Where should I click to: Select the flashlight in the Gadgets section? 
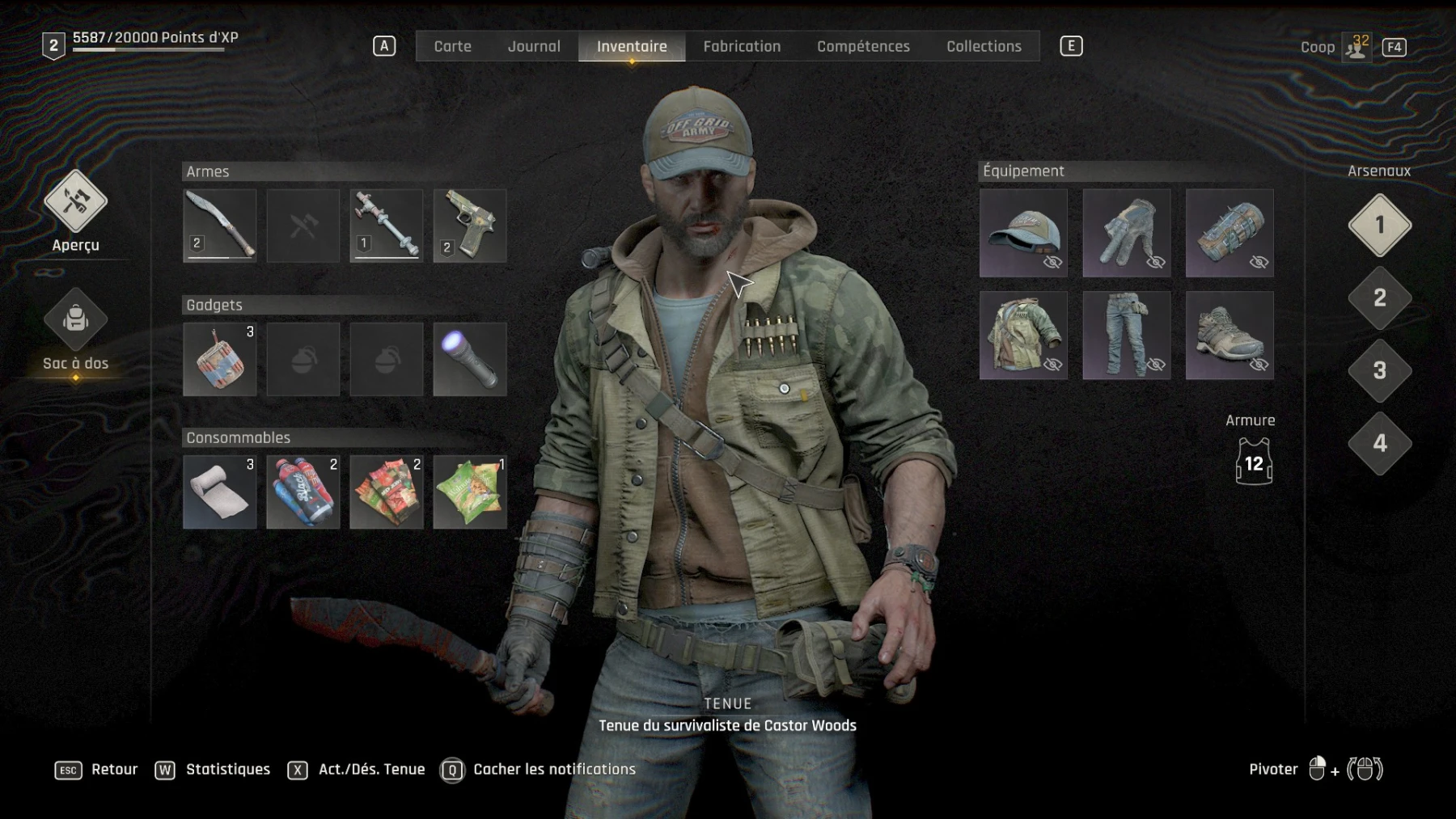pos(469,359)
